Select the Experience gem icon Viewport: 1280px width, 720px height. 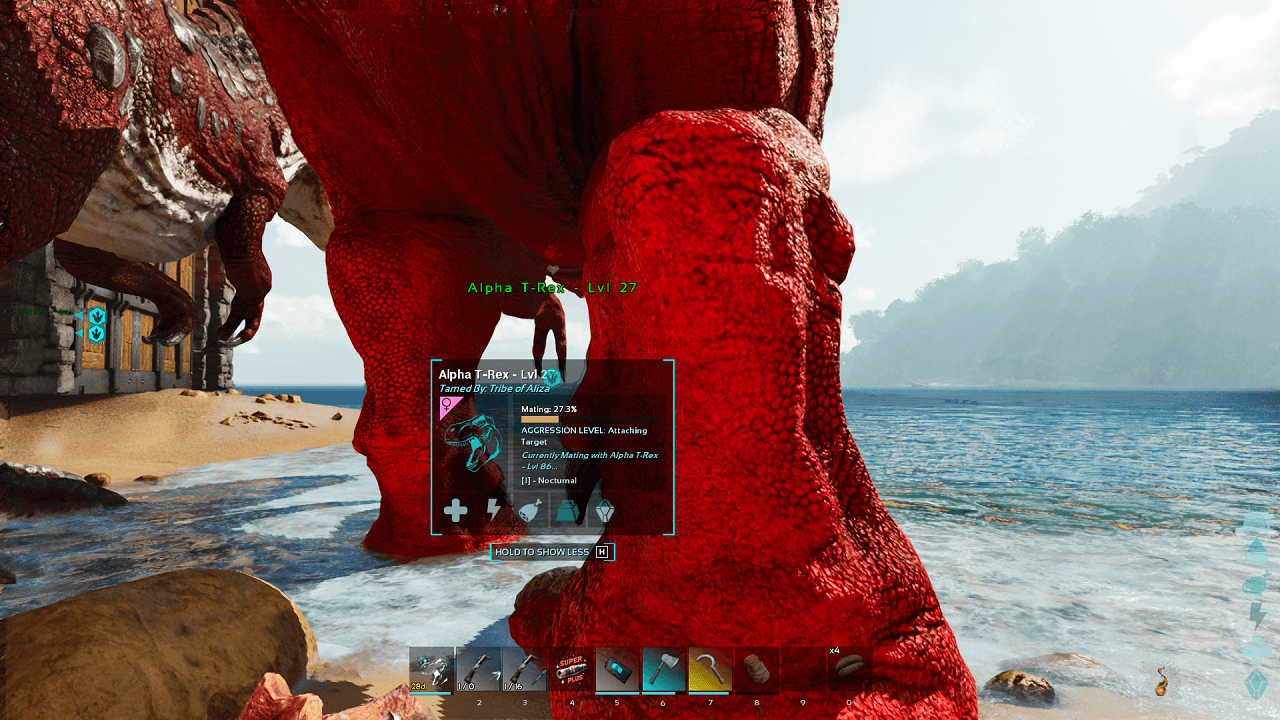coord(608,511)
